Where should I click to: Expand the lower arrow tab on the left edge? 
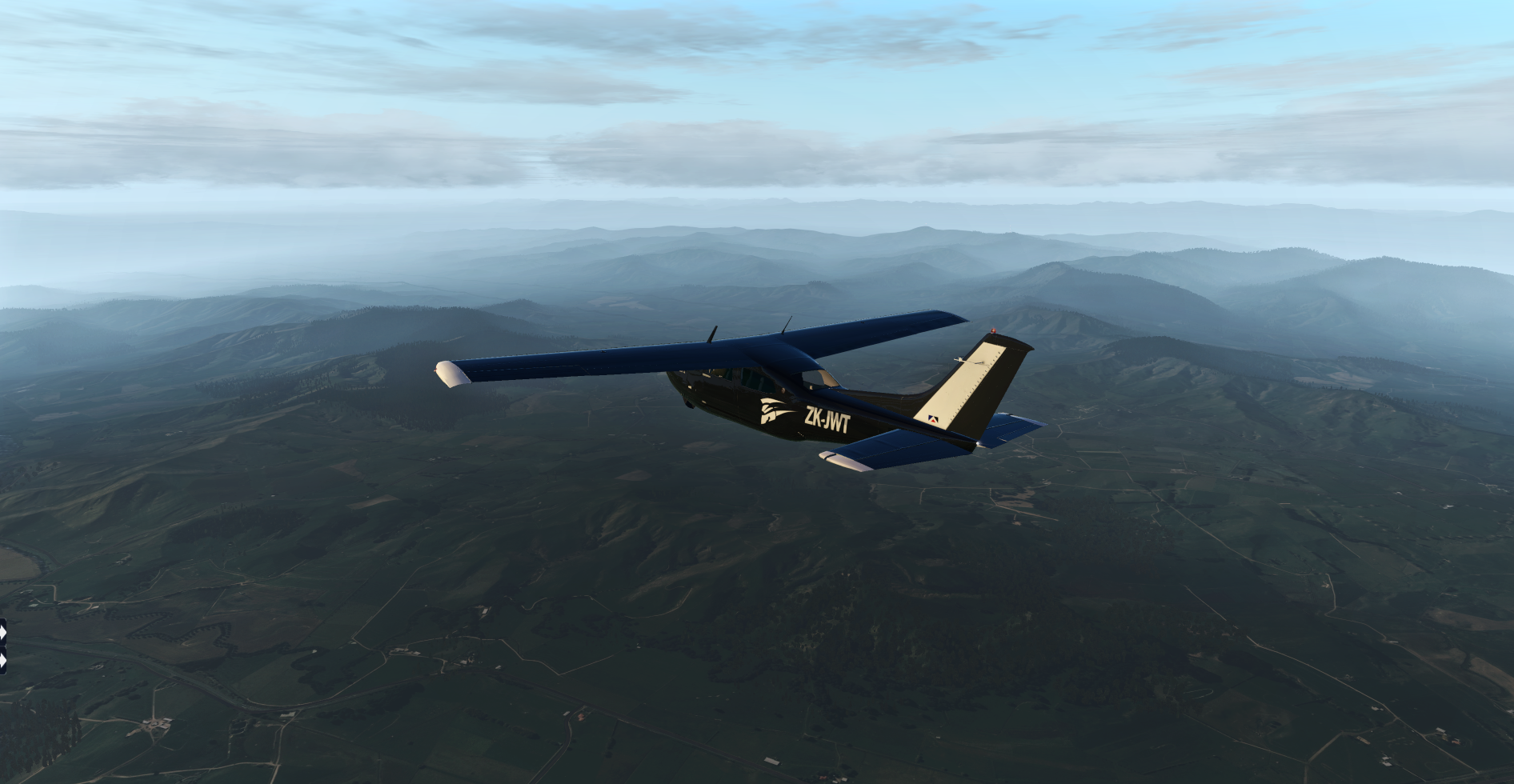click(x=3, y=661)
